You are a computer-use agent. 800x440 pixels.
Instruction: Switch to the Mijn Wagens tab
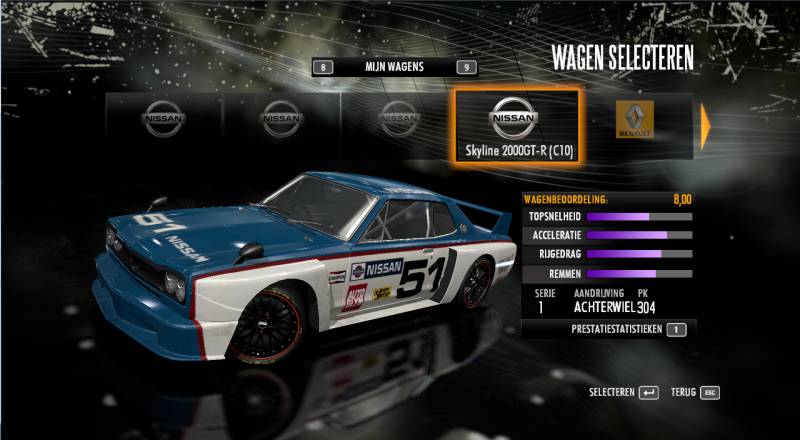394,67
